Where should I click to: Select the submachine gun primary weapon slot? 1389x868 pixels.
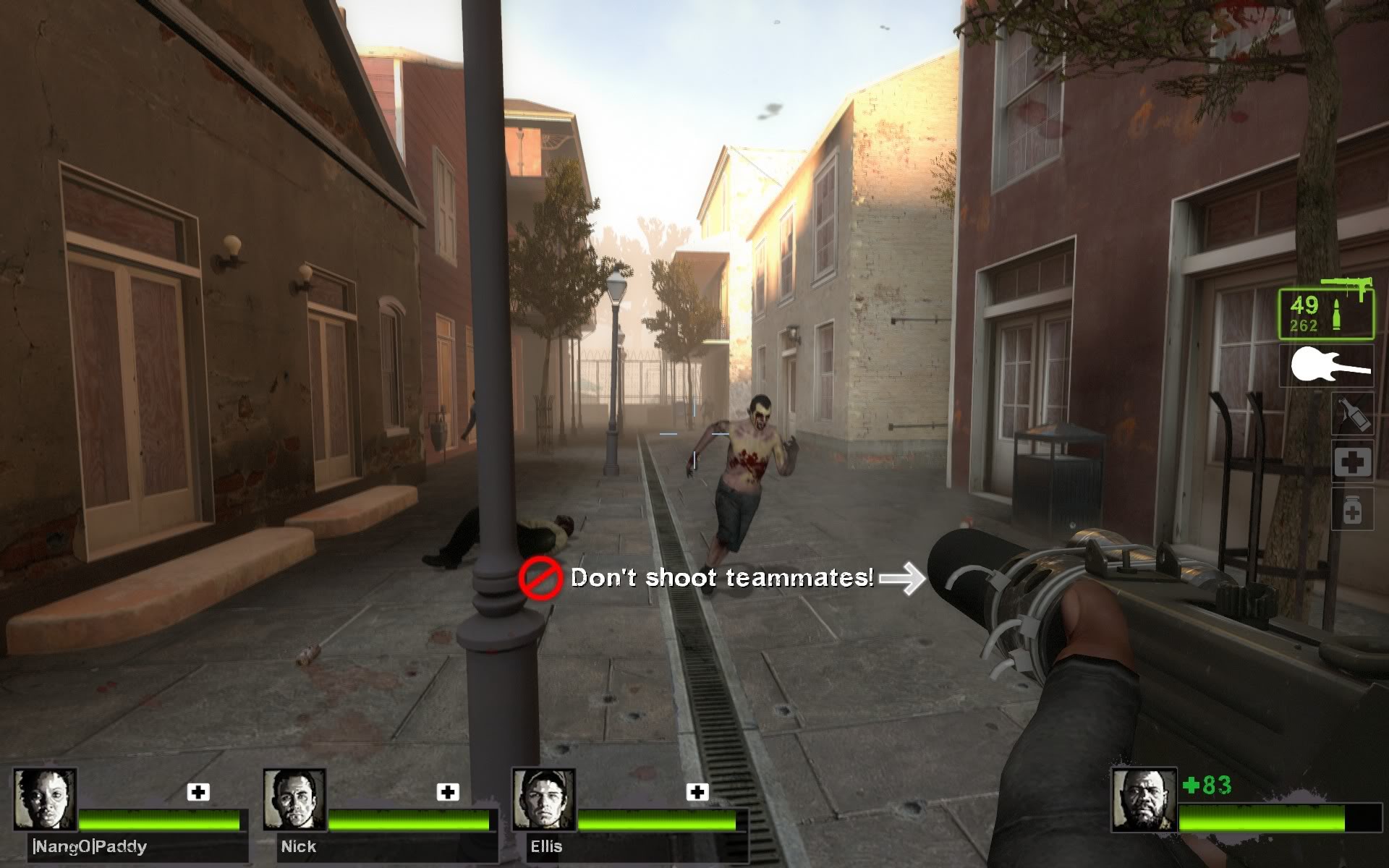[x=1325, y=314]
